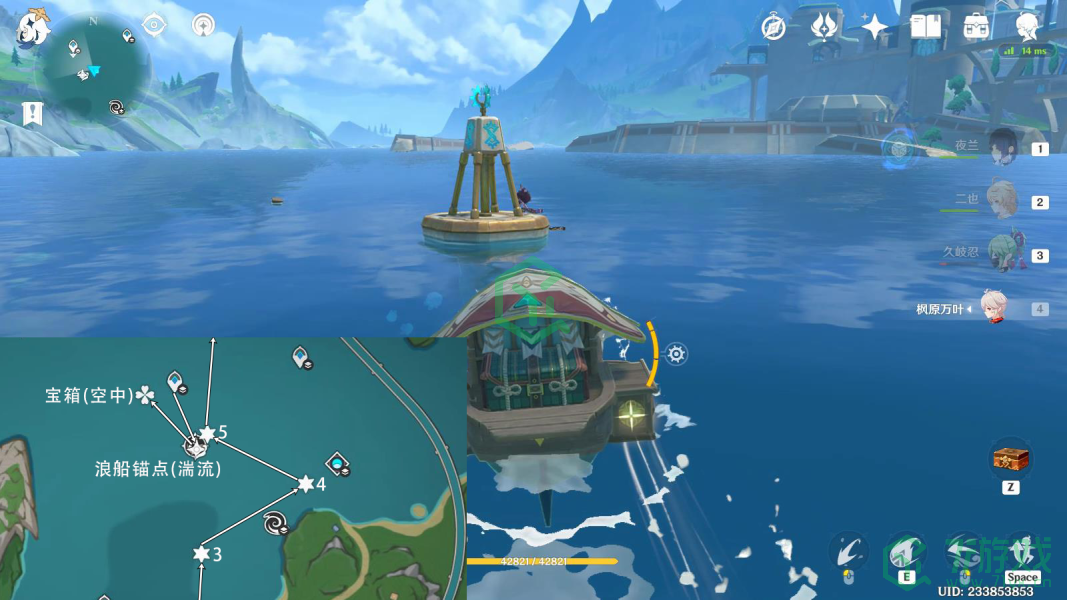1067x600 pixels.
Task: Open the backpack inventory
Action: tap(977, 27)
